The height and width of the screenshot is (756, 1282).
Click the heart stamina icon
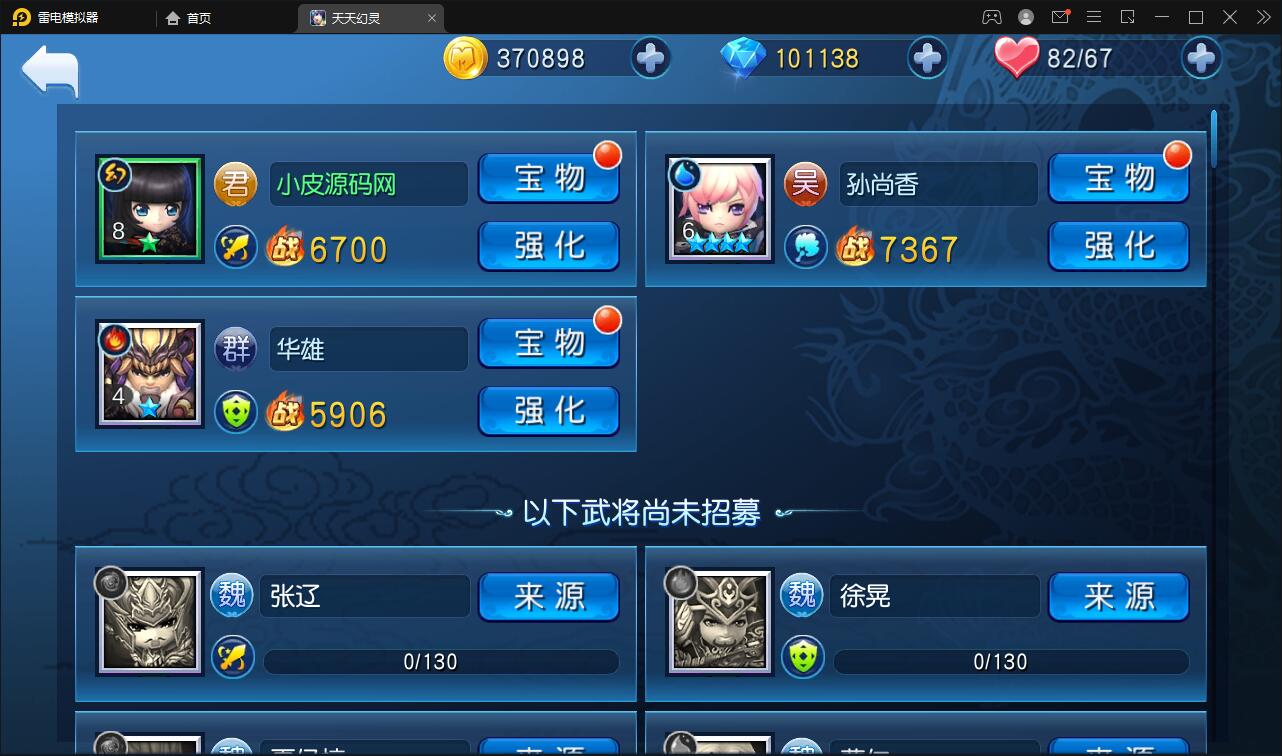coord(1016,55)
